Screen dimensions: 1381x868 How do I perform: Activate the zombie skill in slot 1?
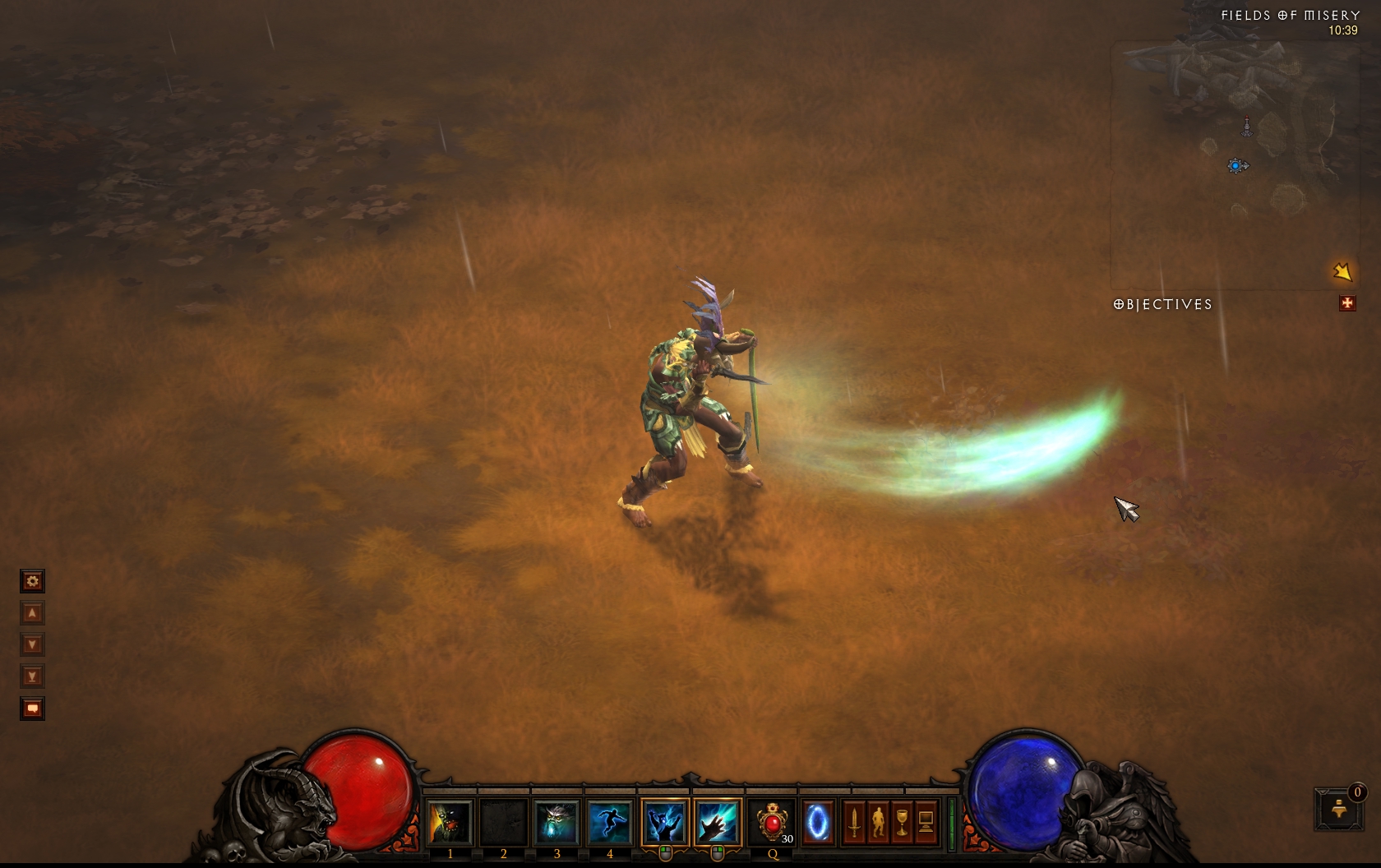pyautogui.click(x=450, y=821)
